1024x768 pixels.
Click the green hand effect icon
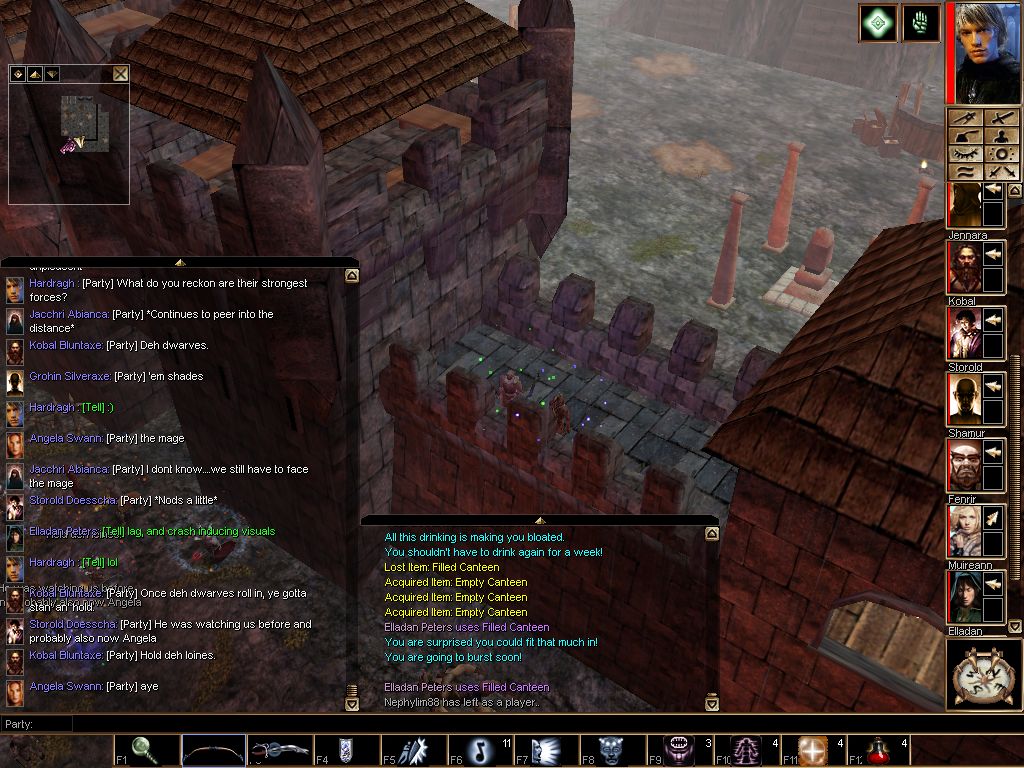point(921,23)
